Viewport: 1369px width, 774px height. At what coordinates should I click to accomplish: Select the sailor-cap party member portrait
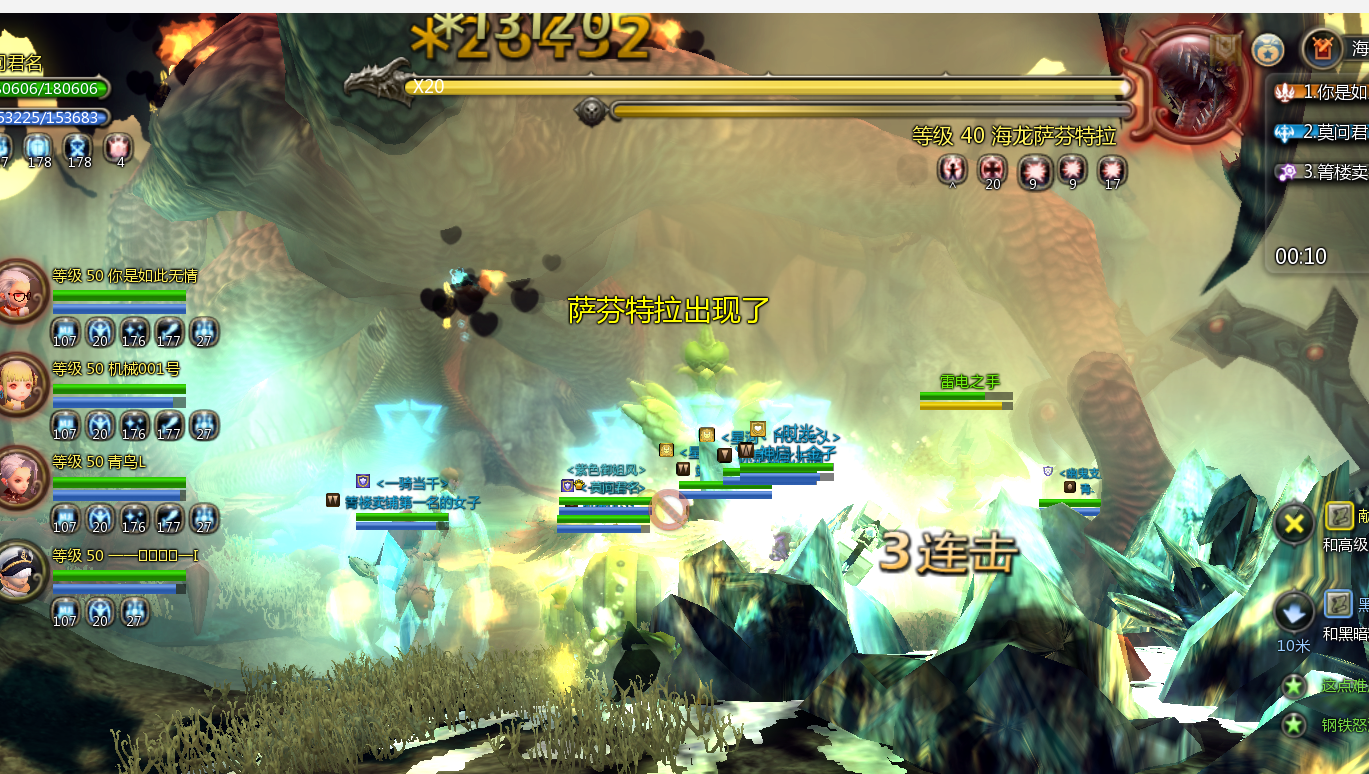pyautogui.click(x=20, y=571)
